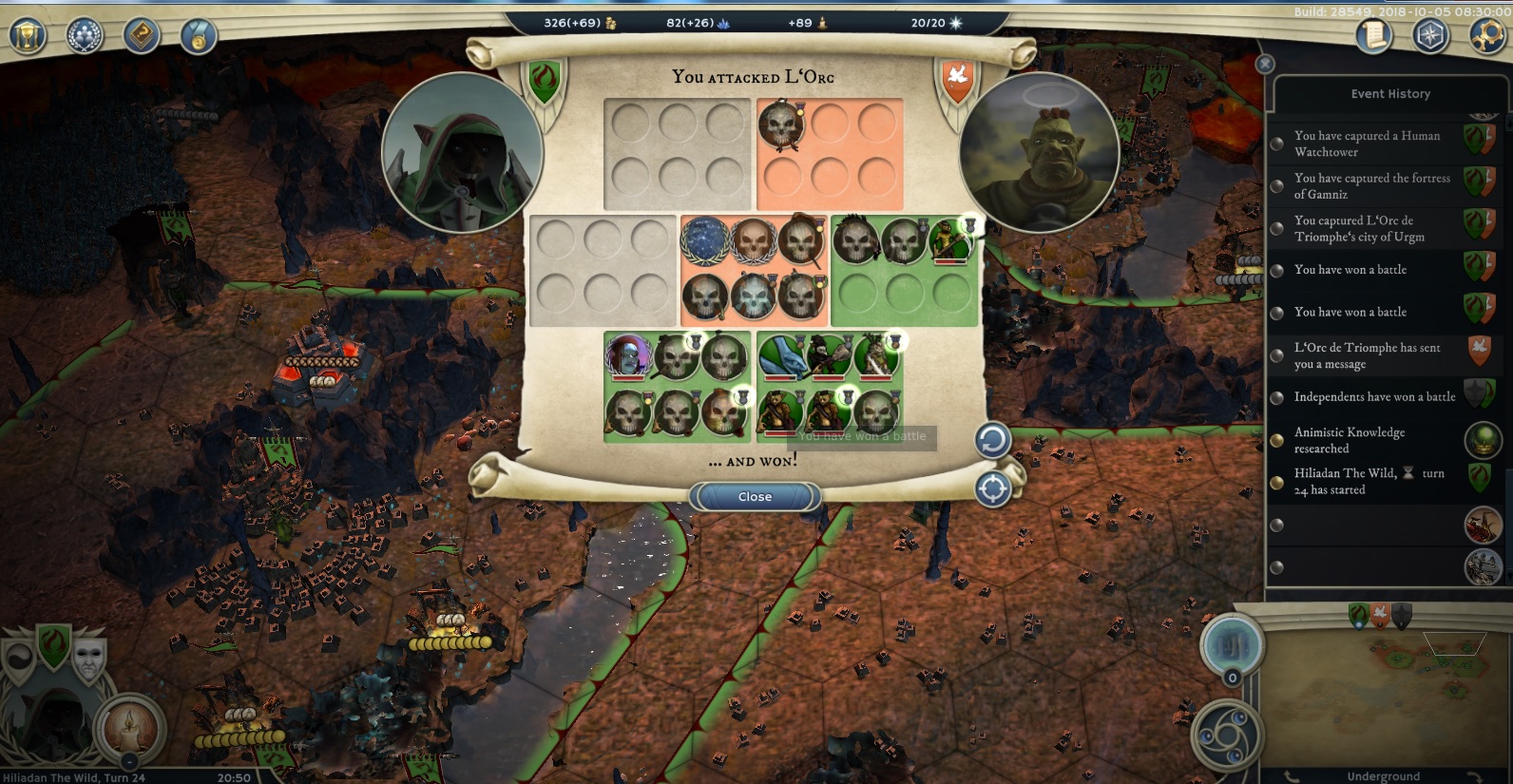The width and height of the screenshot is (1513, 784).
Task: Close the Event History panel
Action: (1265, 64)
